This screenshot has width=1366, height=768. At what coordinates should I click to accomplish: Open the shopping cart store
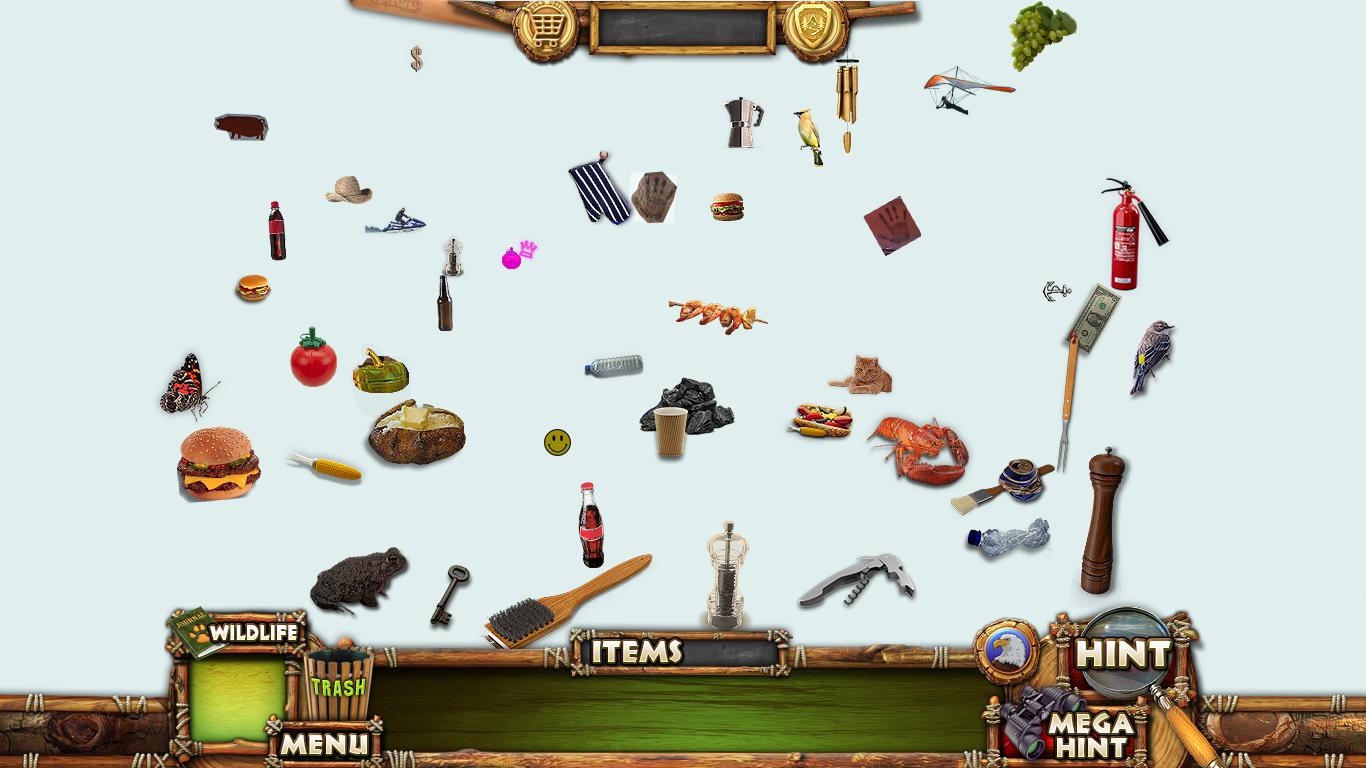[x=545, y=28]
